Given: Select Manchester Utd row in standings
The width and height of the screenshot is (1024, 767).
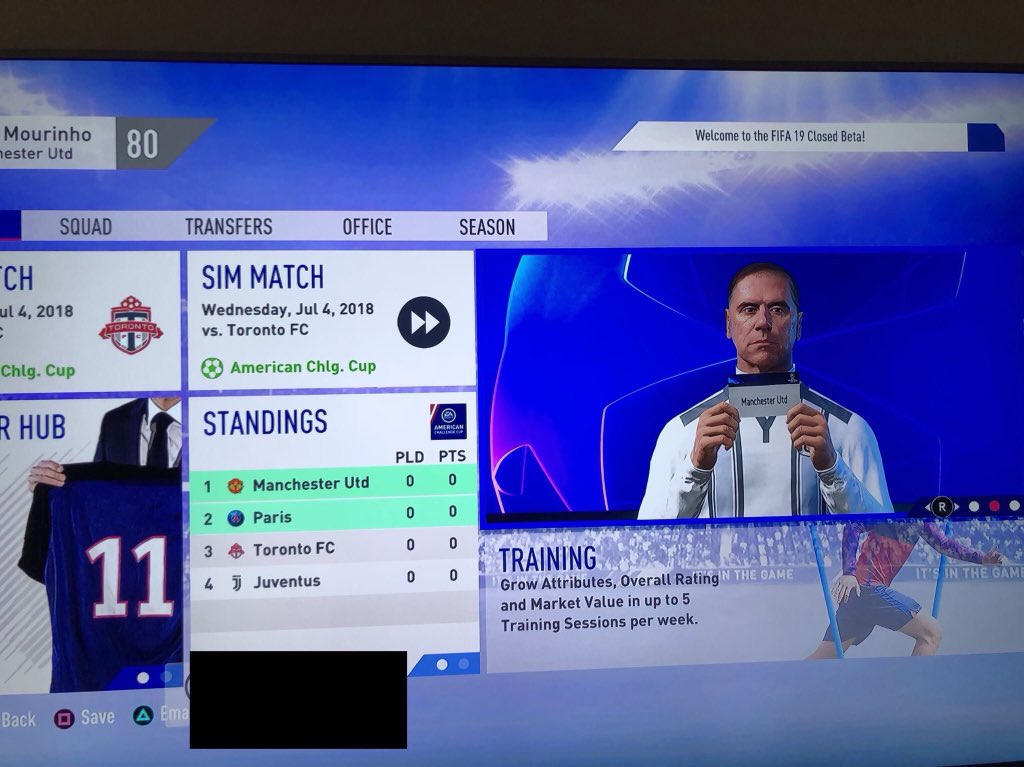Looking at the screenshot, I should point(332,484).
